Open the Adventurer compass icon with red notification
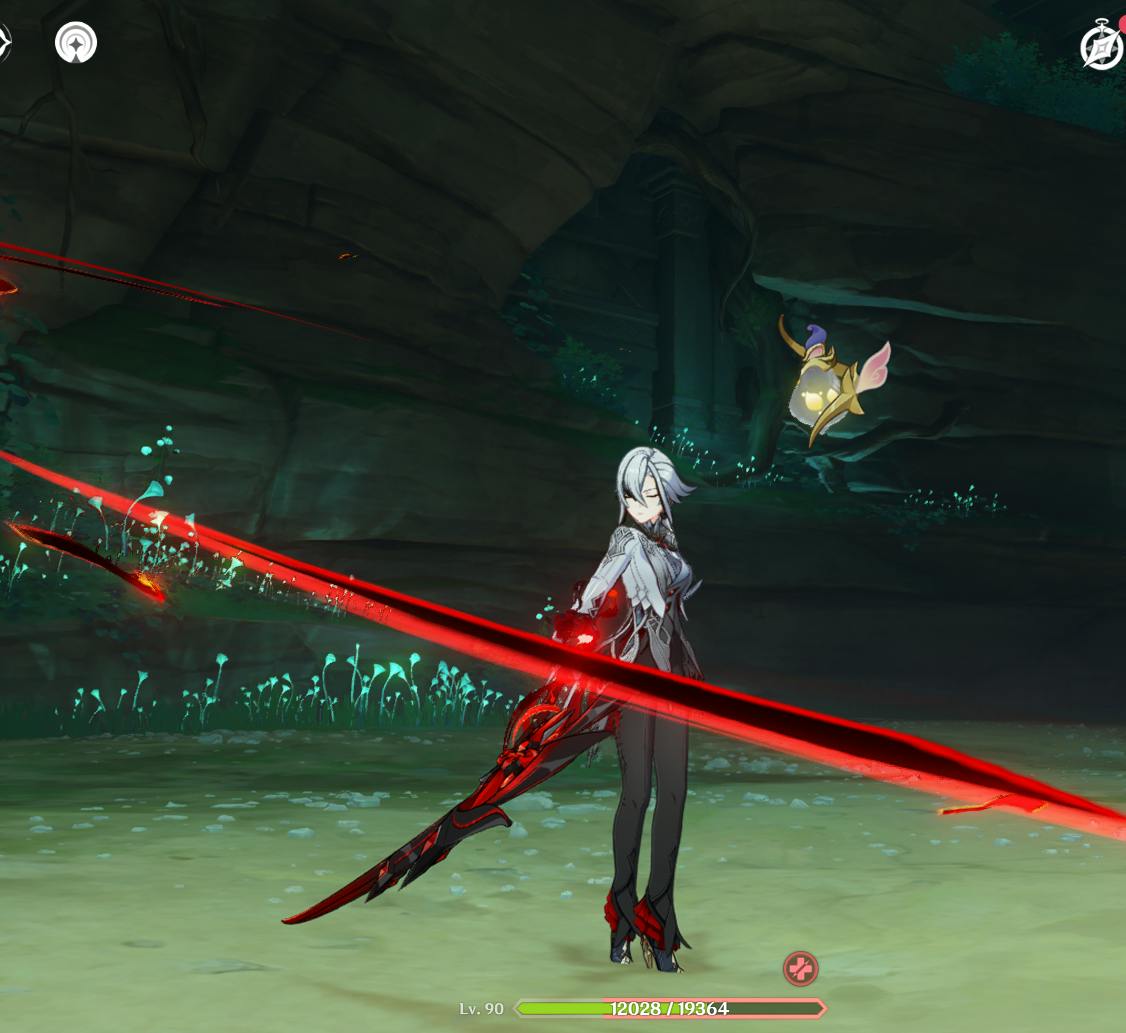The image size is (1126, 1033). 1102,46
